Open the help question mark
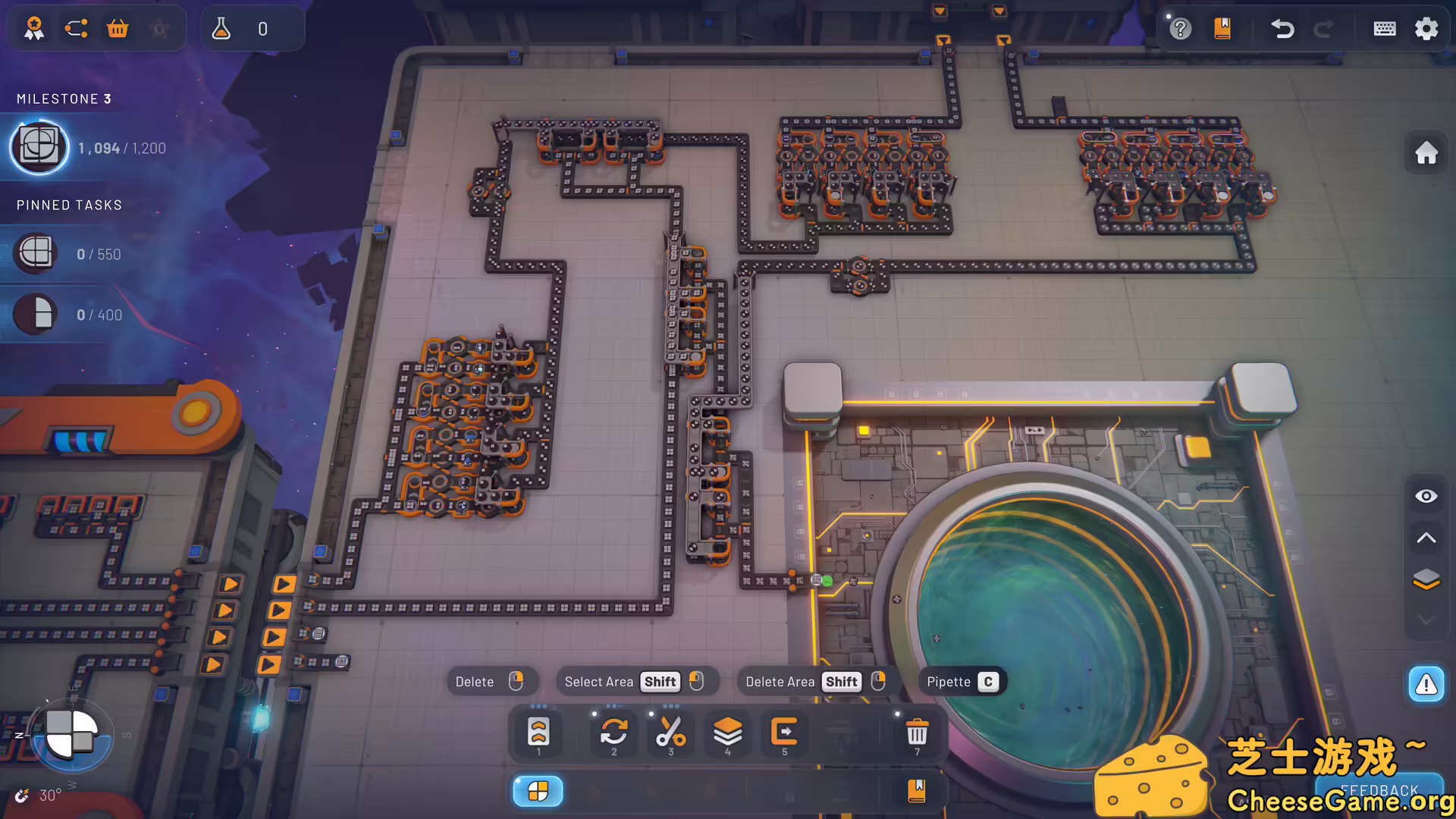Image resolution: width=1456 pixels, height=819 pixels. [x=1180, y=29]
